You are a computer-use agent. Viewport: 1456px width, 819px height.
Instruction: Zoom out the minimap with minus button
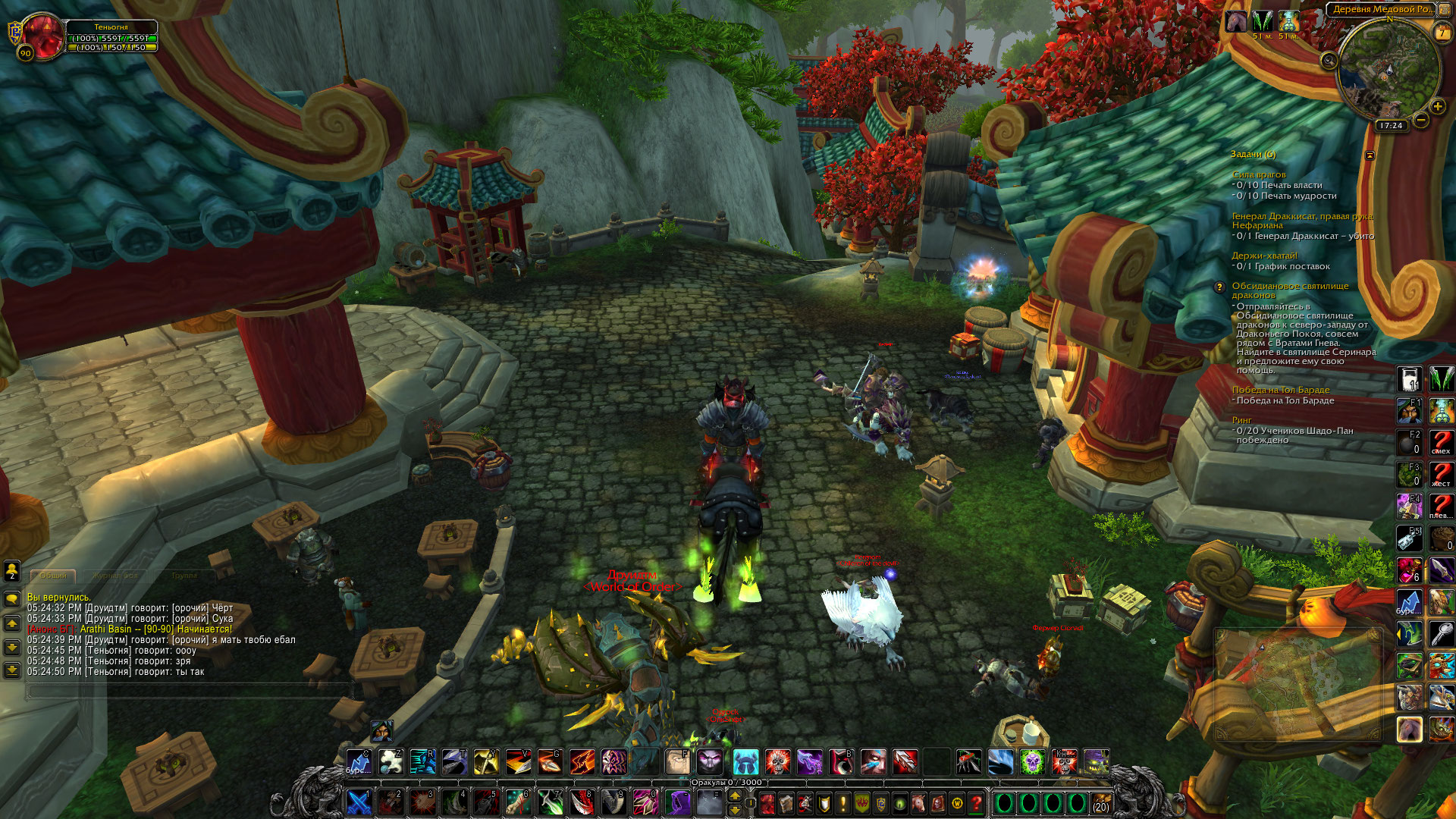tap(1421, 120)
